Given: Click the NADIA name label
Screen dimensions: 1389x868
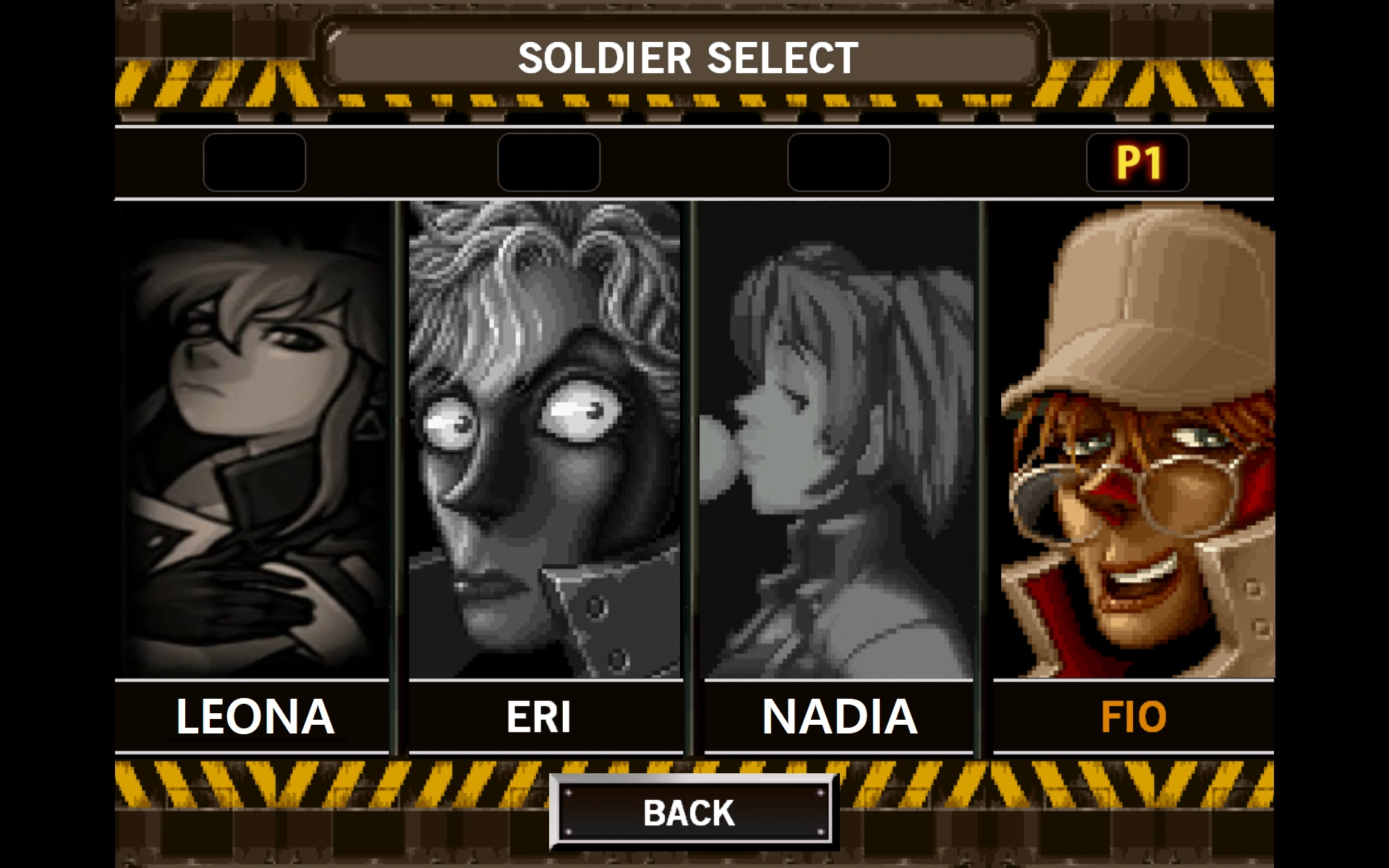Looking at the screenshot, I should pos(840,717).
